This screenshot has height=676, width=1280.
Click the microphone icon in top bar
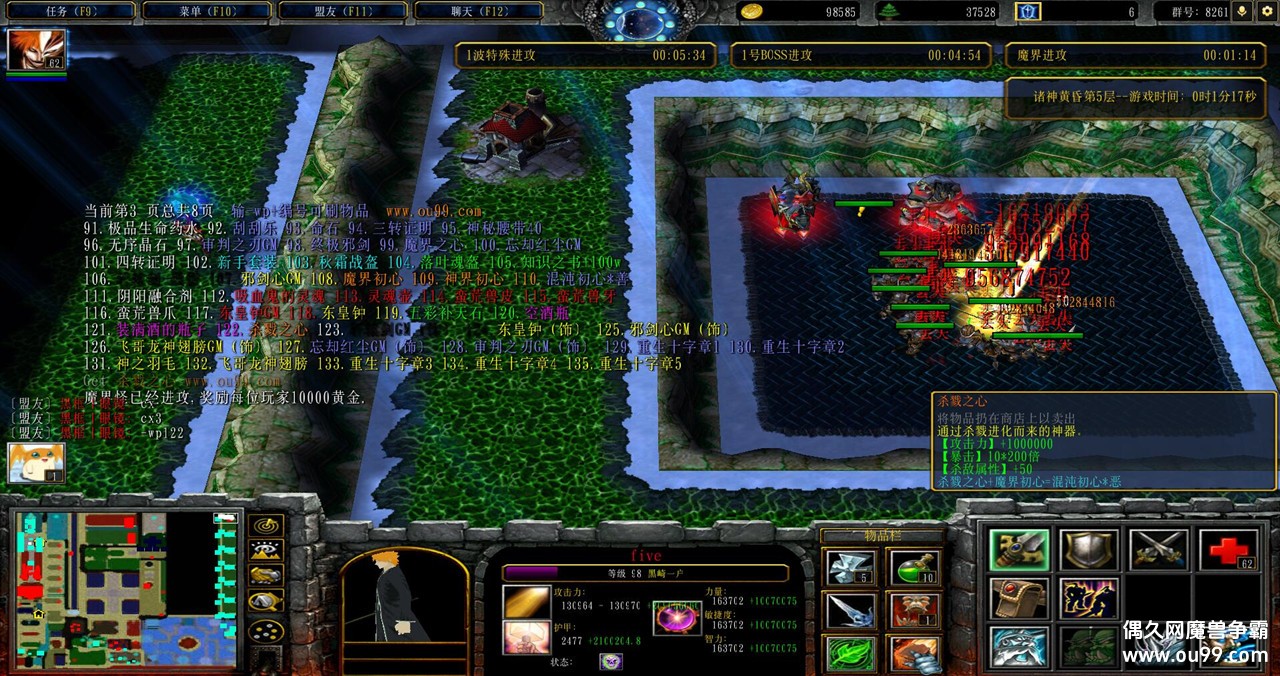pos(1243,12)
